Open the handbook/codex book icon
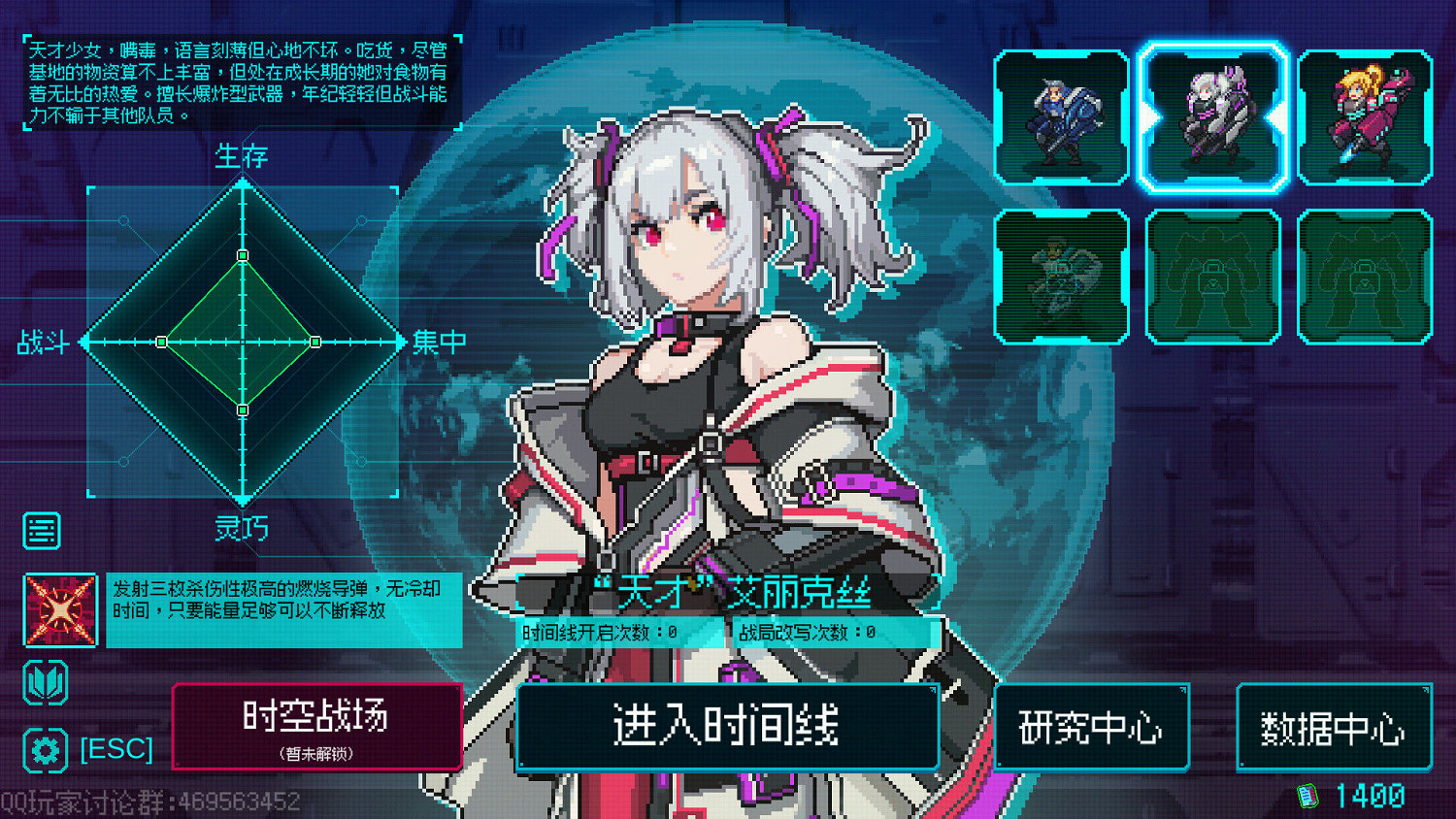Screen dimensions: 1456x819 pyautogui.click(x=43, y=682)
